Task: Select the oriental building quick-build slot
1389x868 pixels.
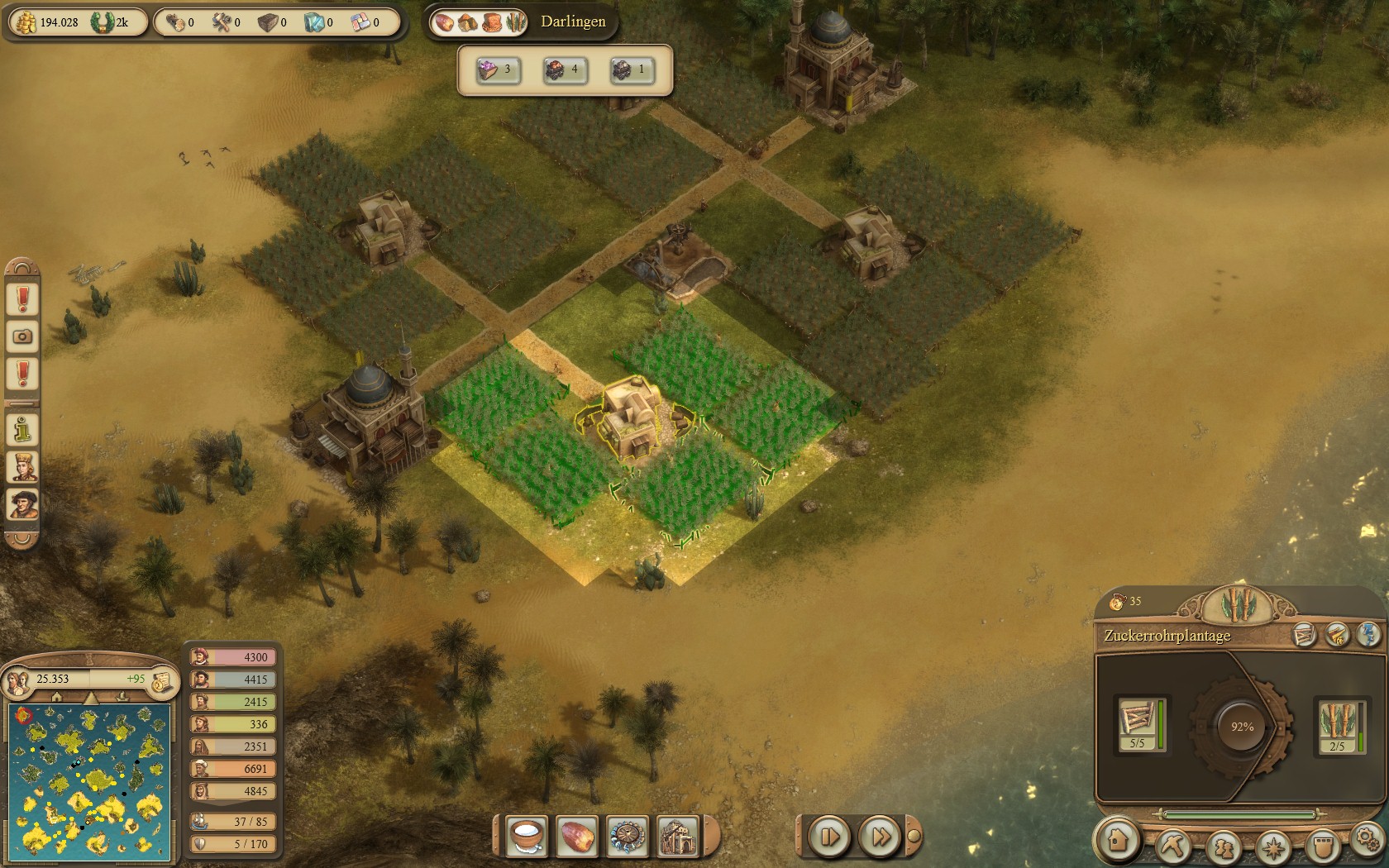Action: pos(677,837)
